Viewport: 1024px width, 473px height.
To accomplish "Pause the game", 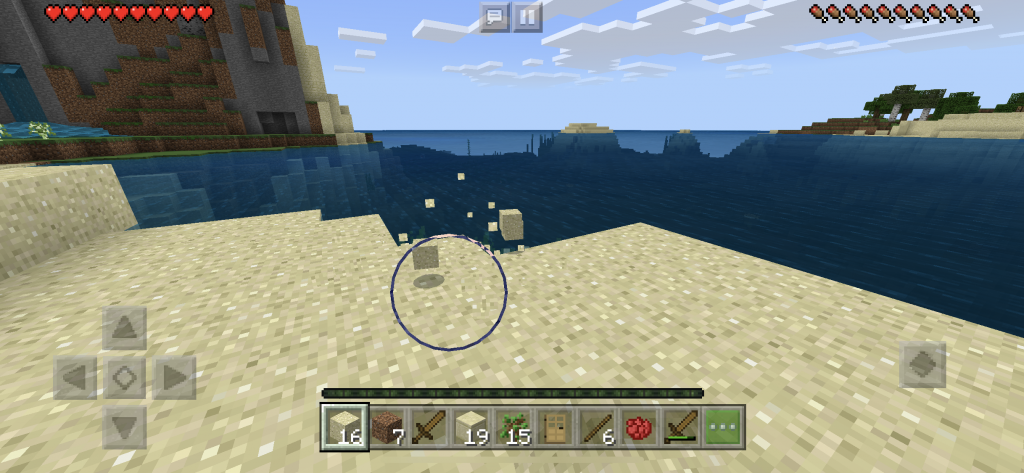I will coord(527,16).
